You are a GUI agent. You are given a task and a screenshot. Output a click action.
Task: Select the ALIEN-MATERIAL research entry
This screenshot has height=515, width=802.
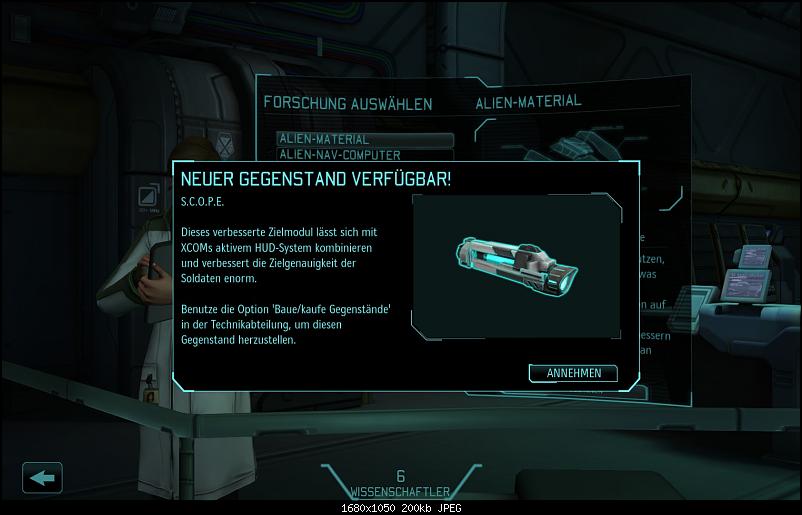(365, 139)
